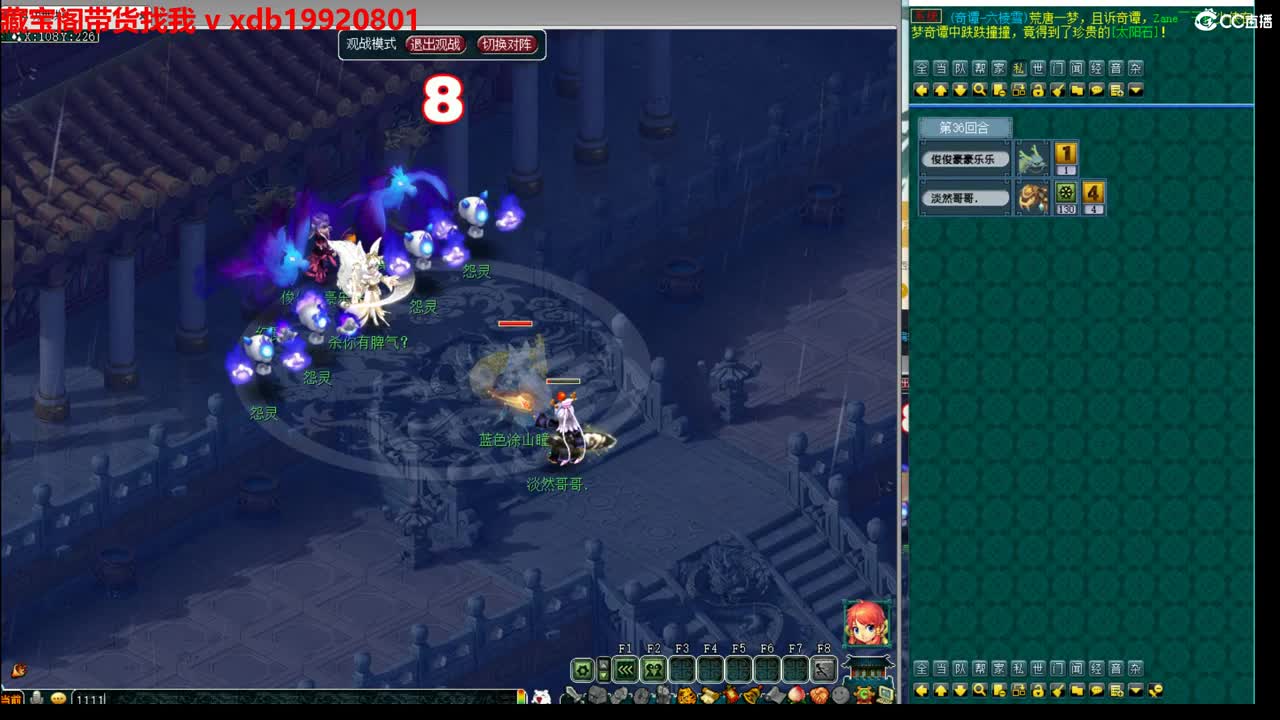The image size is (1280, 720).
Task: Switch to the 全 (all) chat tab
Action: coord(919,68)
